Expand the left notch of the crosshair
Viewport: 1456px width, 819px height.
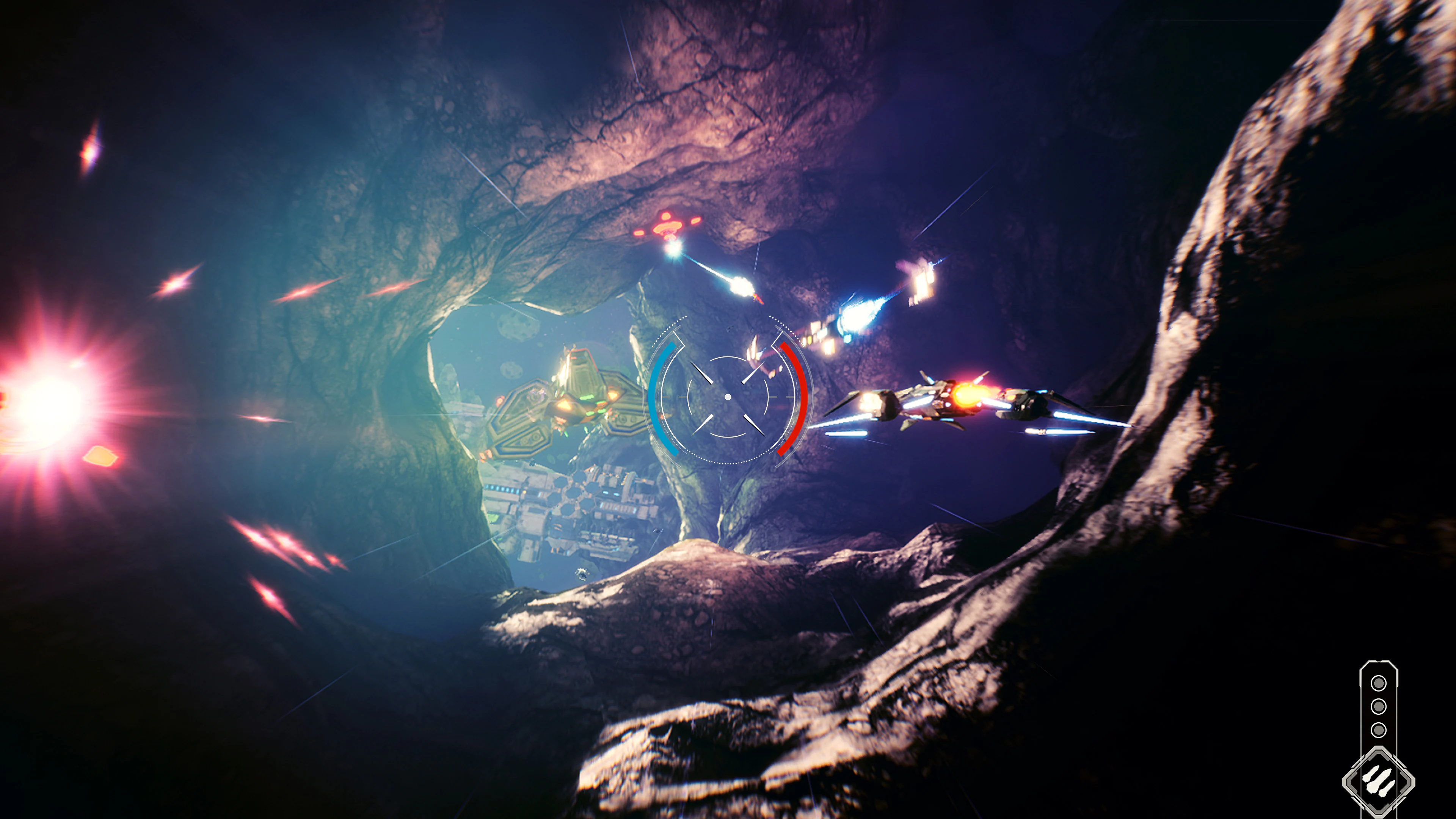pos(684,397)
